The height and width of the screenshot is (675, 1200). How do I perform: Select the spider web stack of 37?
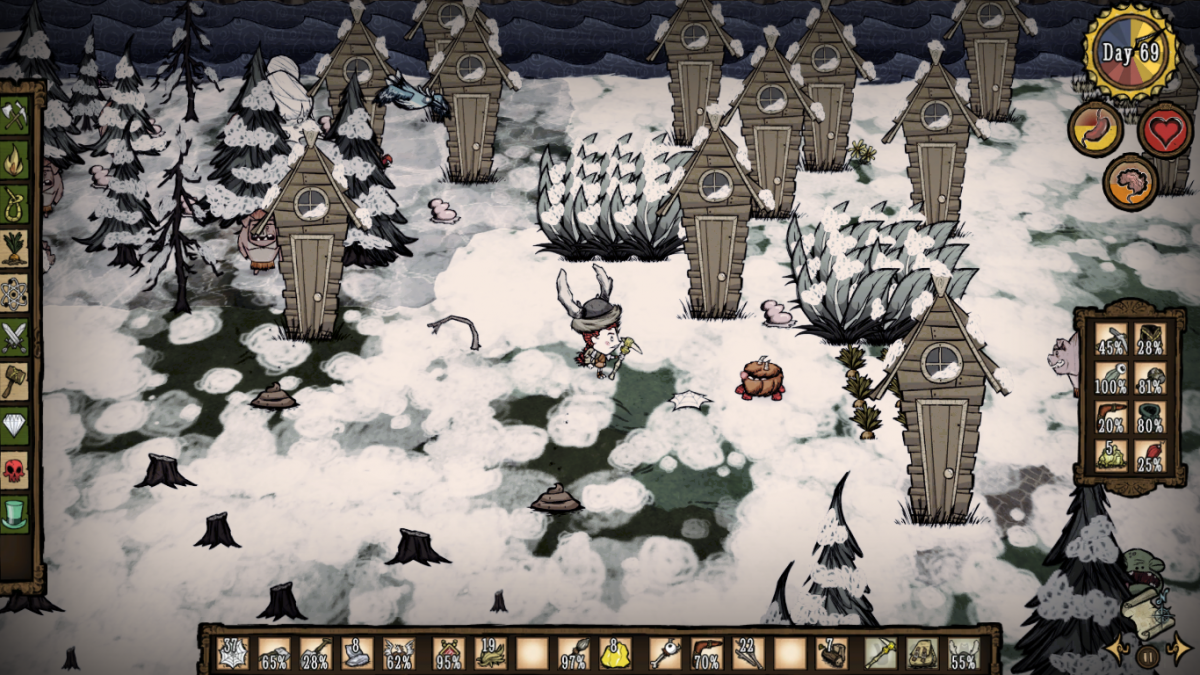pyautogui.click(x=232, y=653)
